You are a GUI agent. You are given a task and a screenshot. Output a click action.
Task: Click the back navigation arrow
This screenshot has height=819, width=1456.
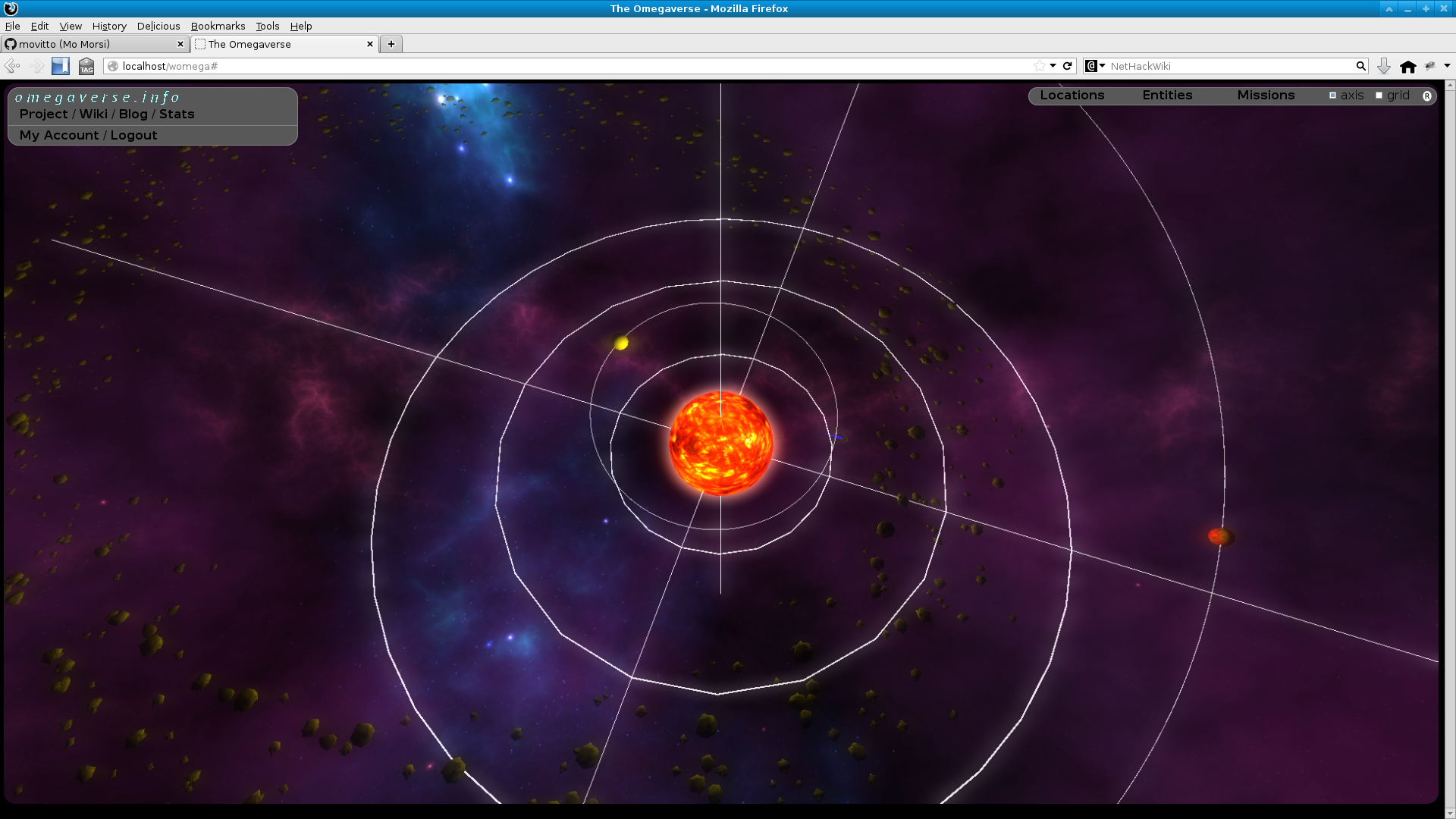click(x=11, y=66)
